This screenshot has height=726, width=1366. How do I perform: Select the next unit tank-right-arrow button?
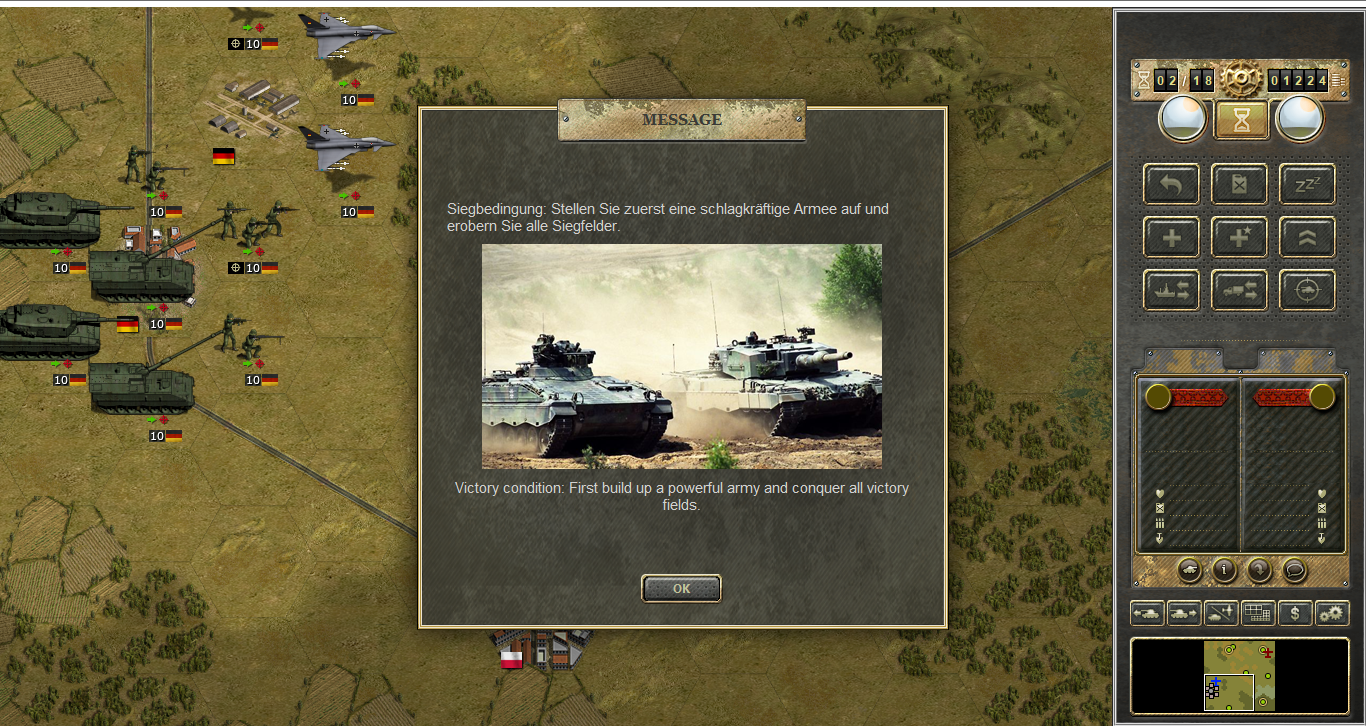(1184, 613)
